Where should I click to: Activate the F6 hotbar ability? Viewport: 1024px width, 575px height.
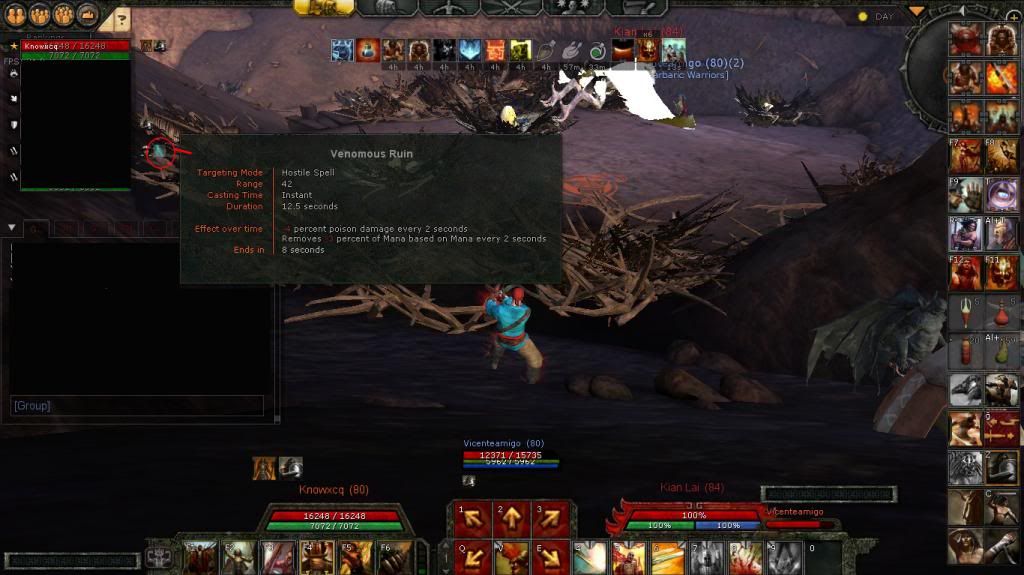pos(393,557)
